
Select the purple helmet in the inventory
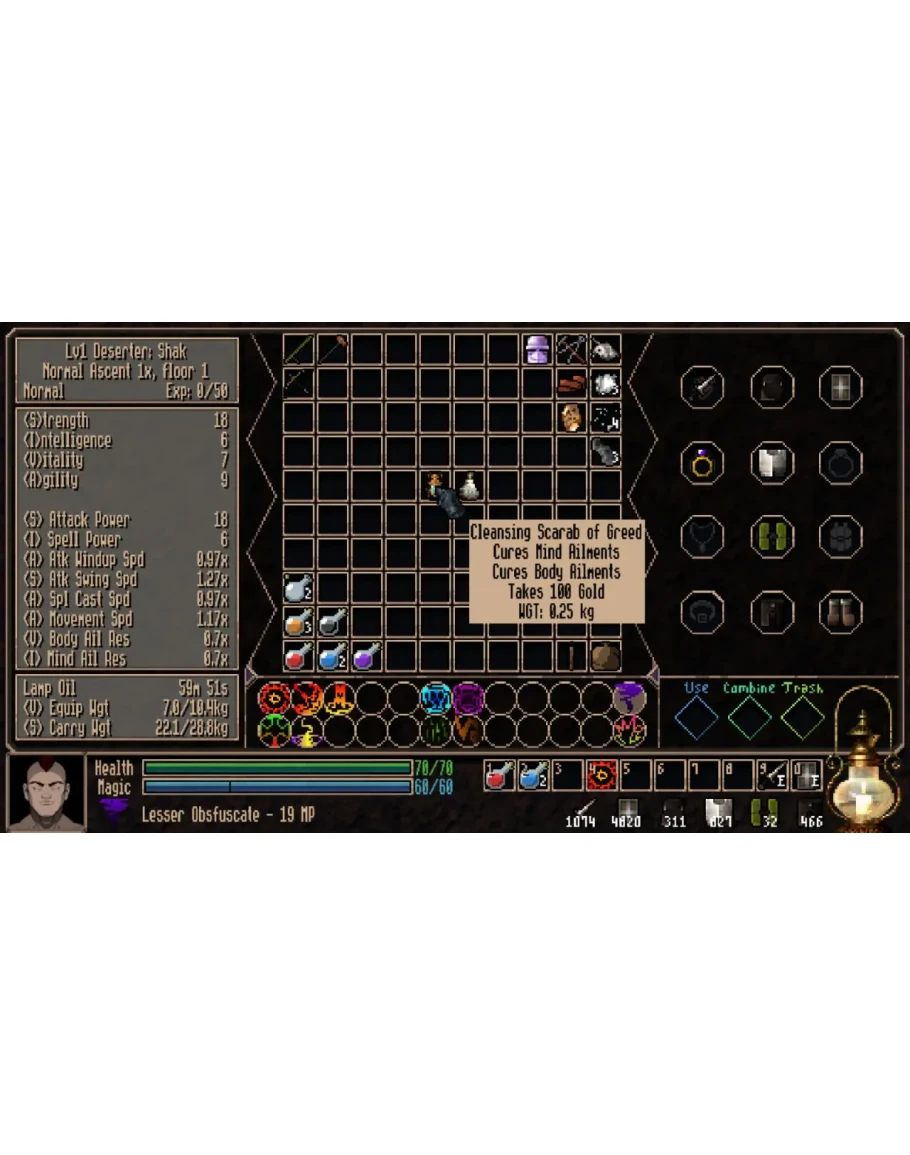(x=538, y=349)
